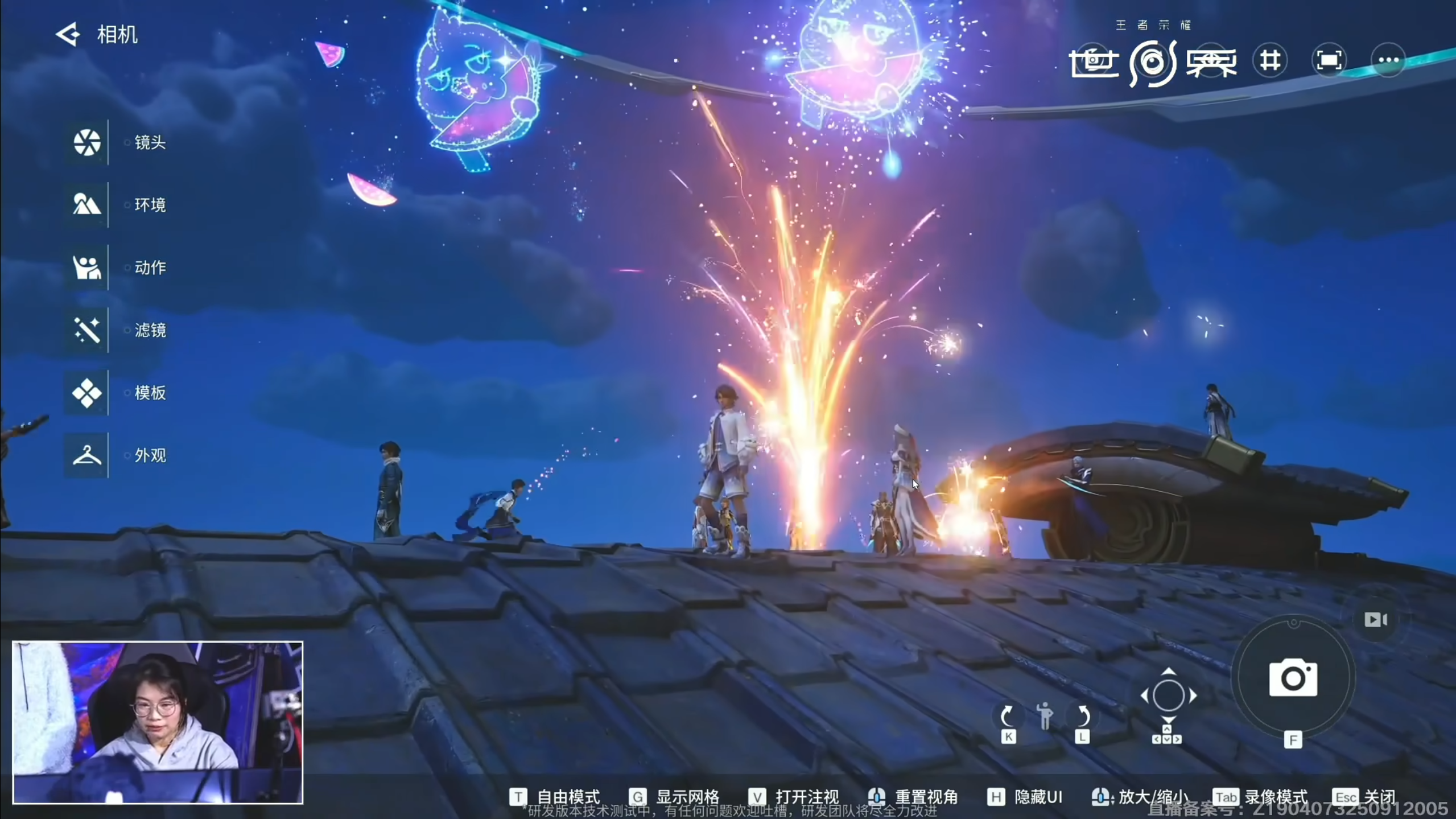
Task: Toggle the grid overlay icon
Action: [1270, 60]
